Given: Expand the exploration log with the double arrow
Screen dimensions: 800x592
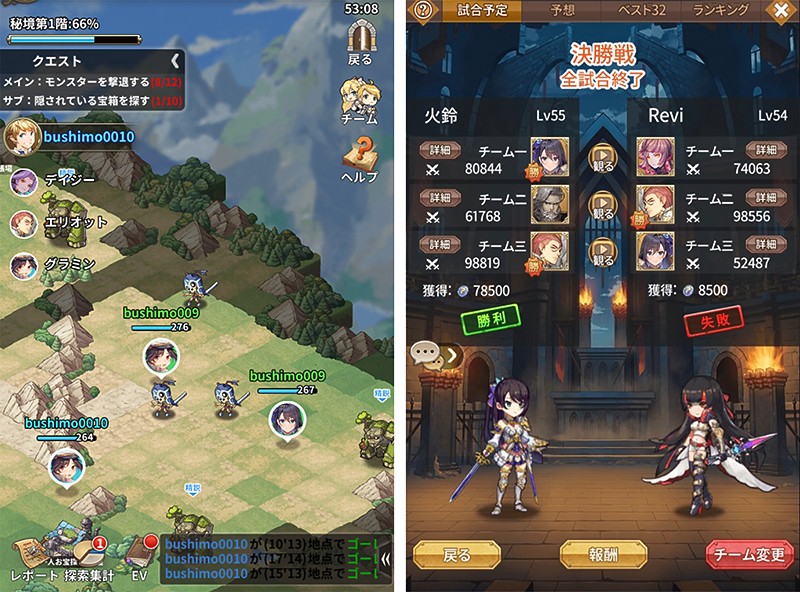Looking at the screenshot, I should [x=386, y=560].
